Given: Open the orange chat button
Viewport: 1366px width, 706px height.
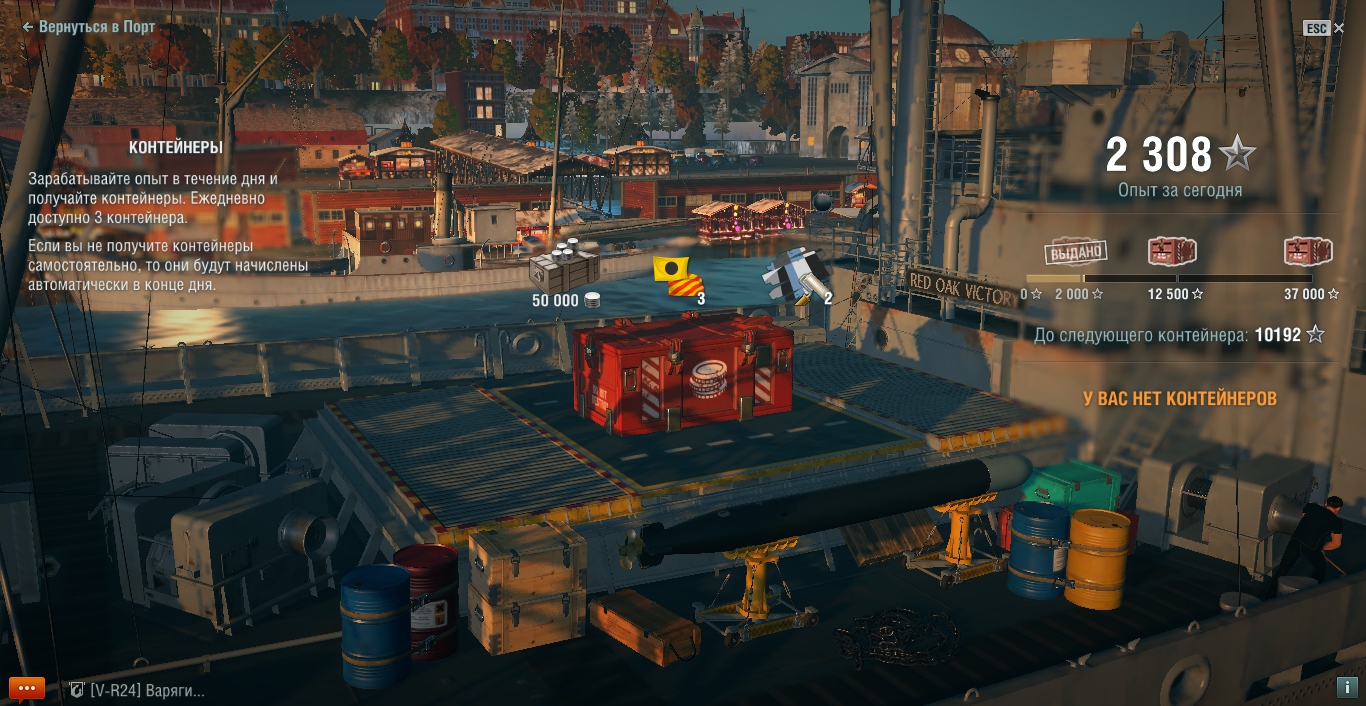Looking at the screenshot, I should click(x=27, y=689).
